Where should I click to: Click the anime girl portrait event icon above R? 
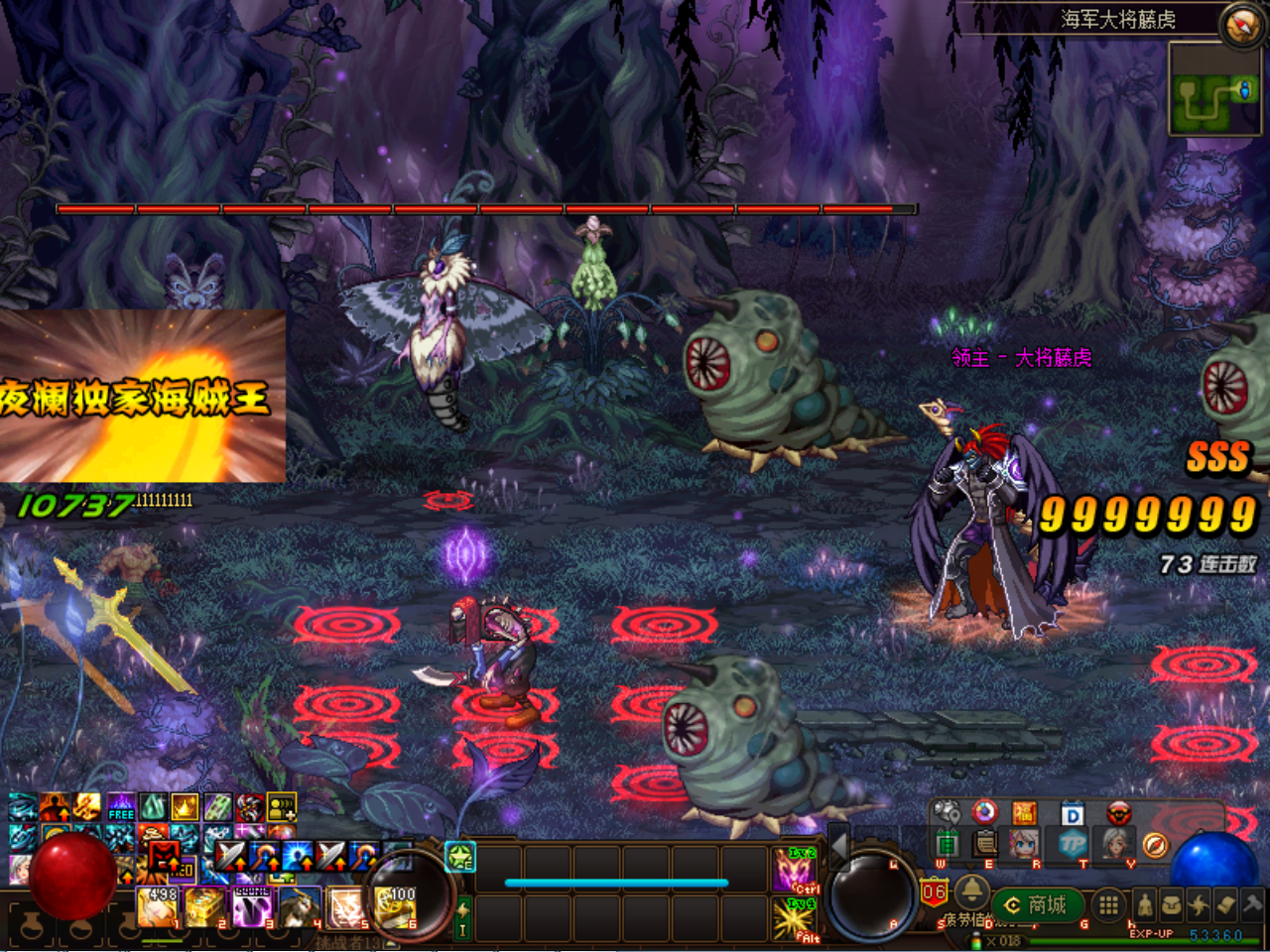click(1023, 845)
